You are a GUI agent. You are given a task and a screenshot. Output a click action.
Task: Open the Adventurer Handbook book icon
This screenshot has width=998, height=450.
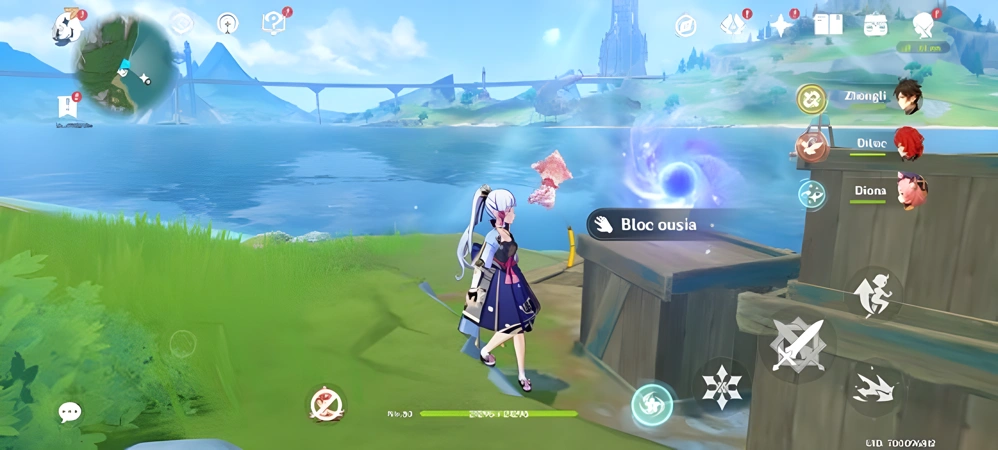point(828,24)
